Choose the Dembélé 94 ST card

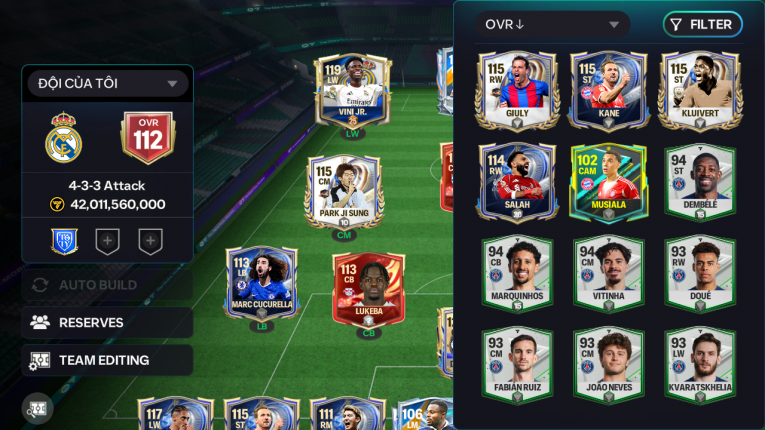pos(699,181)
